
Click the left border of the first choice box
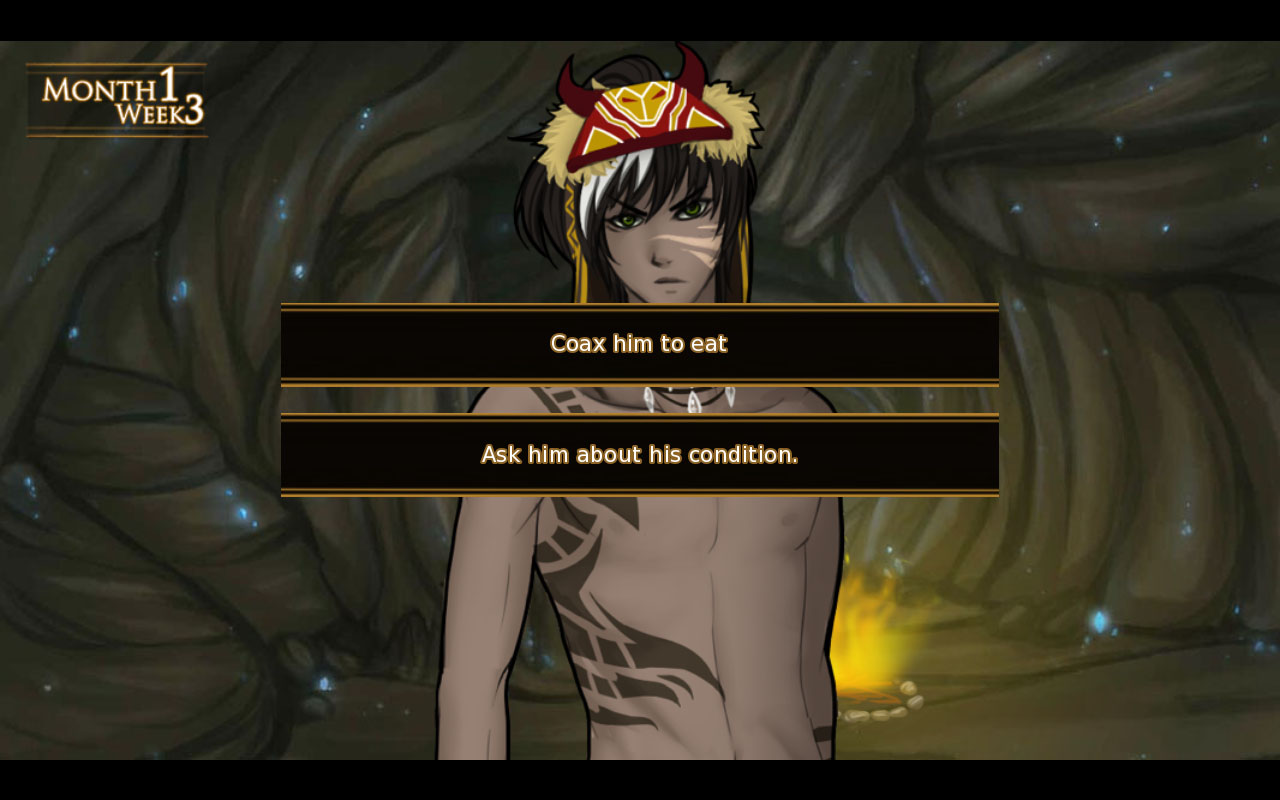[x=282, y=343]
